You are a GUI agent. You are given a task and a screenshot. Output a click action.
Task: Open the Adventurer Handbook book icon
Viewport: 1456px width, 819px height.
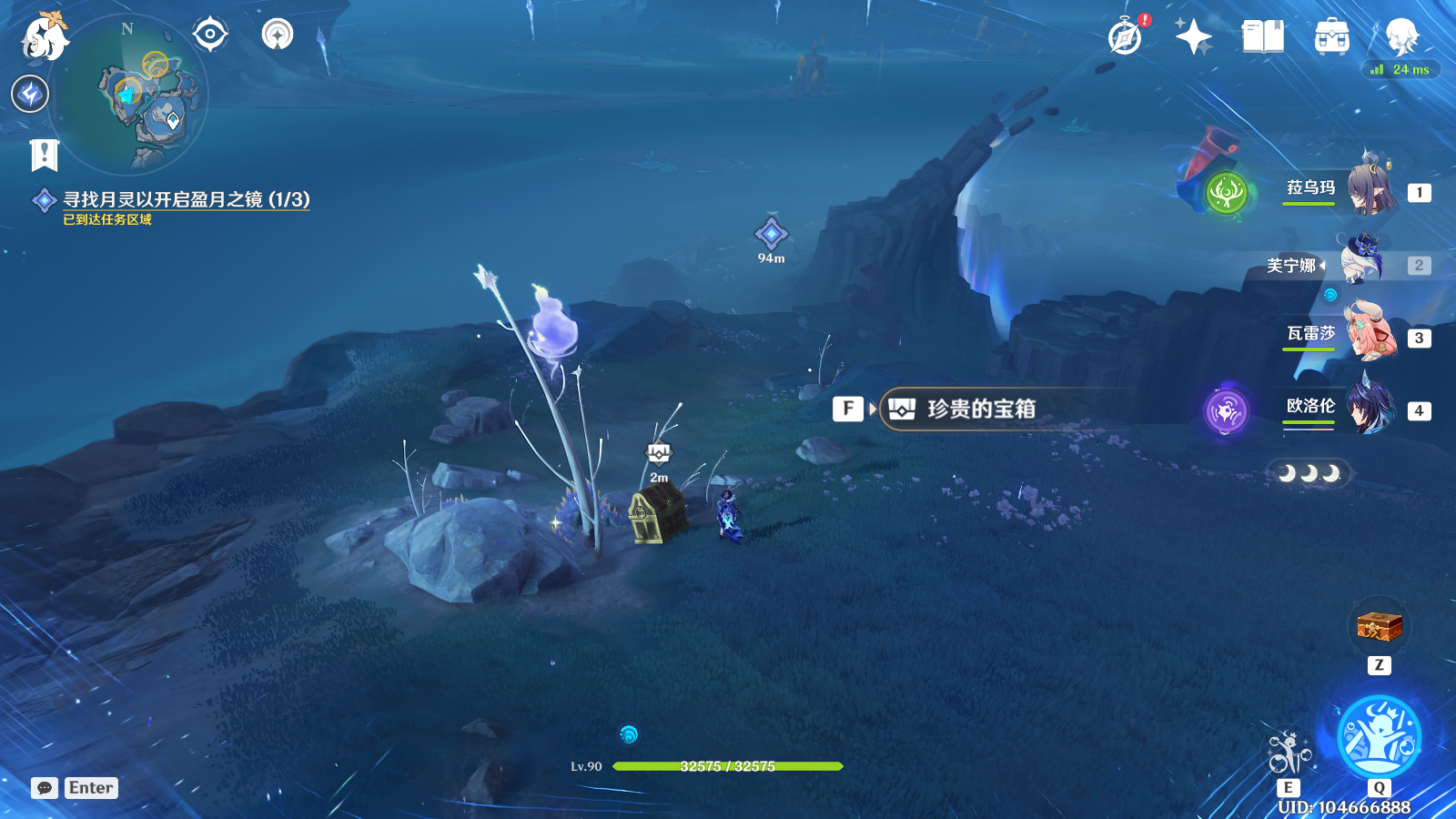(1262, 37)
